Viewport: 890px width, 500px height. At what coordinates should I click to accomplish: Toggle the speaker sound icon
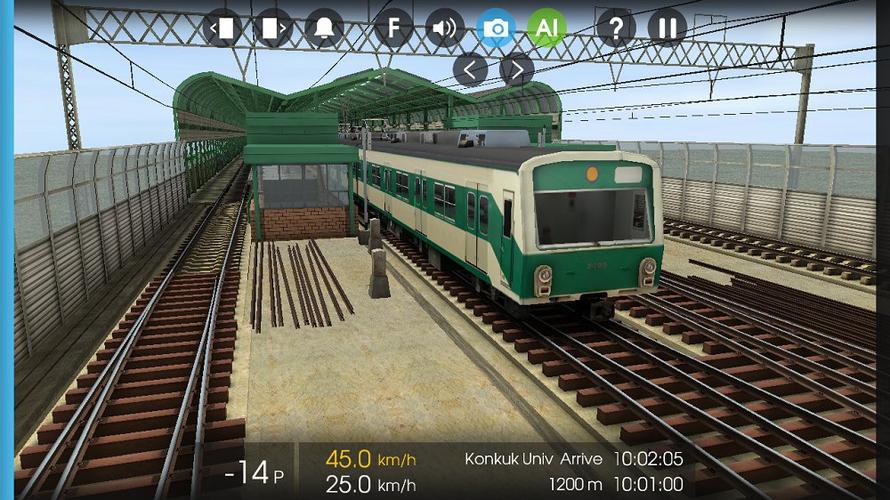[445, 27]
